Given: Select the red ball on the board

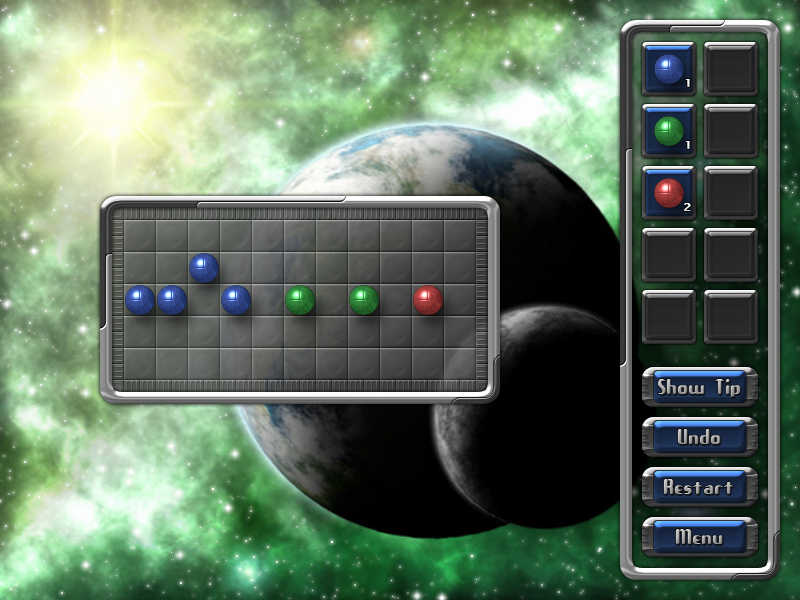Looking at the screenshot, I should tap(428, 300).
